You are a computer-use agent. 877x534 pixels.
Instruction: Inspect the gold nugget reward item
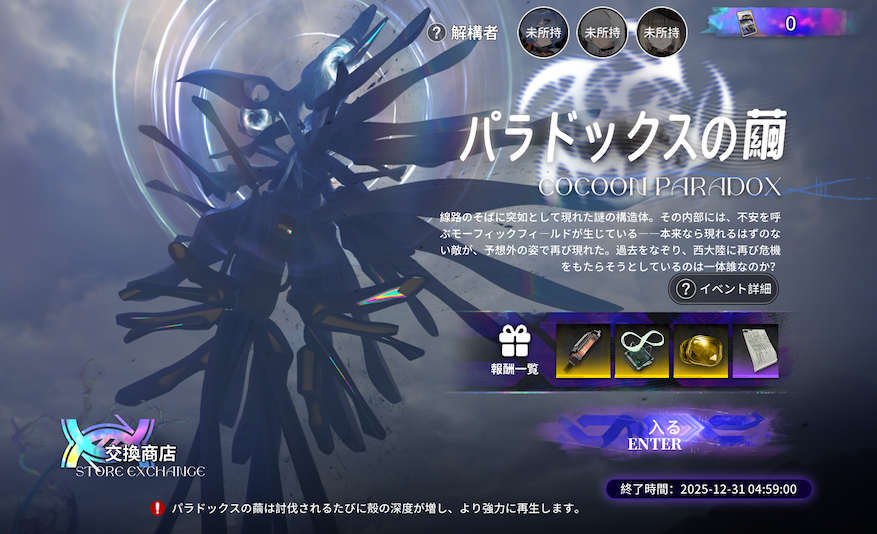pos(700,351)
